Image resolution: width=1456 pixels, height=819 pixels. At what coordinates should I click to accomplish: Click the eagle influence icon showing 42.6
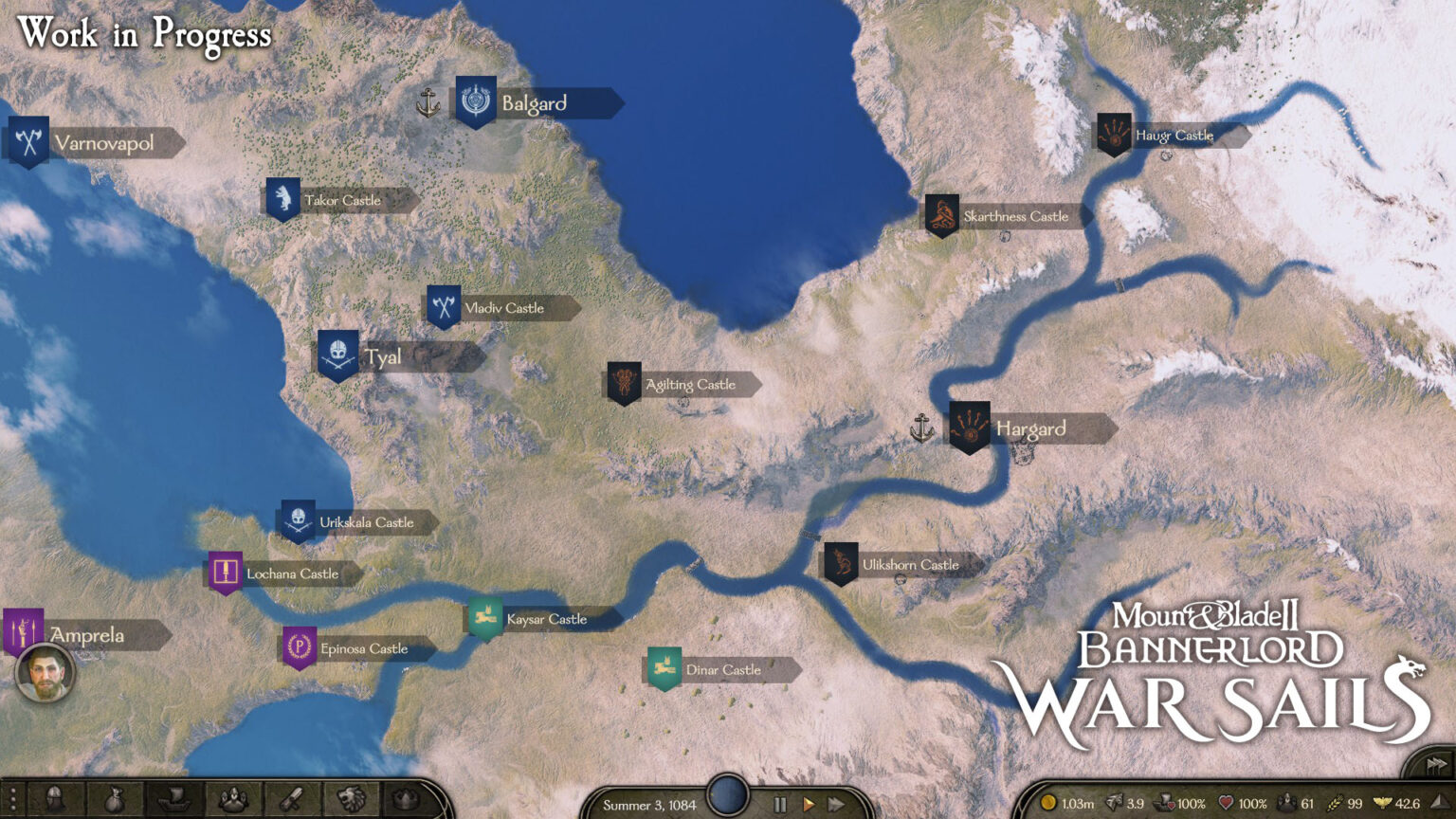click(1381, 804)
